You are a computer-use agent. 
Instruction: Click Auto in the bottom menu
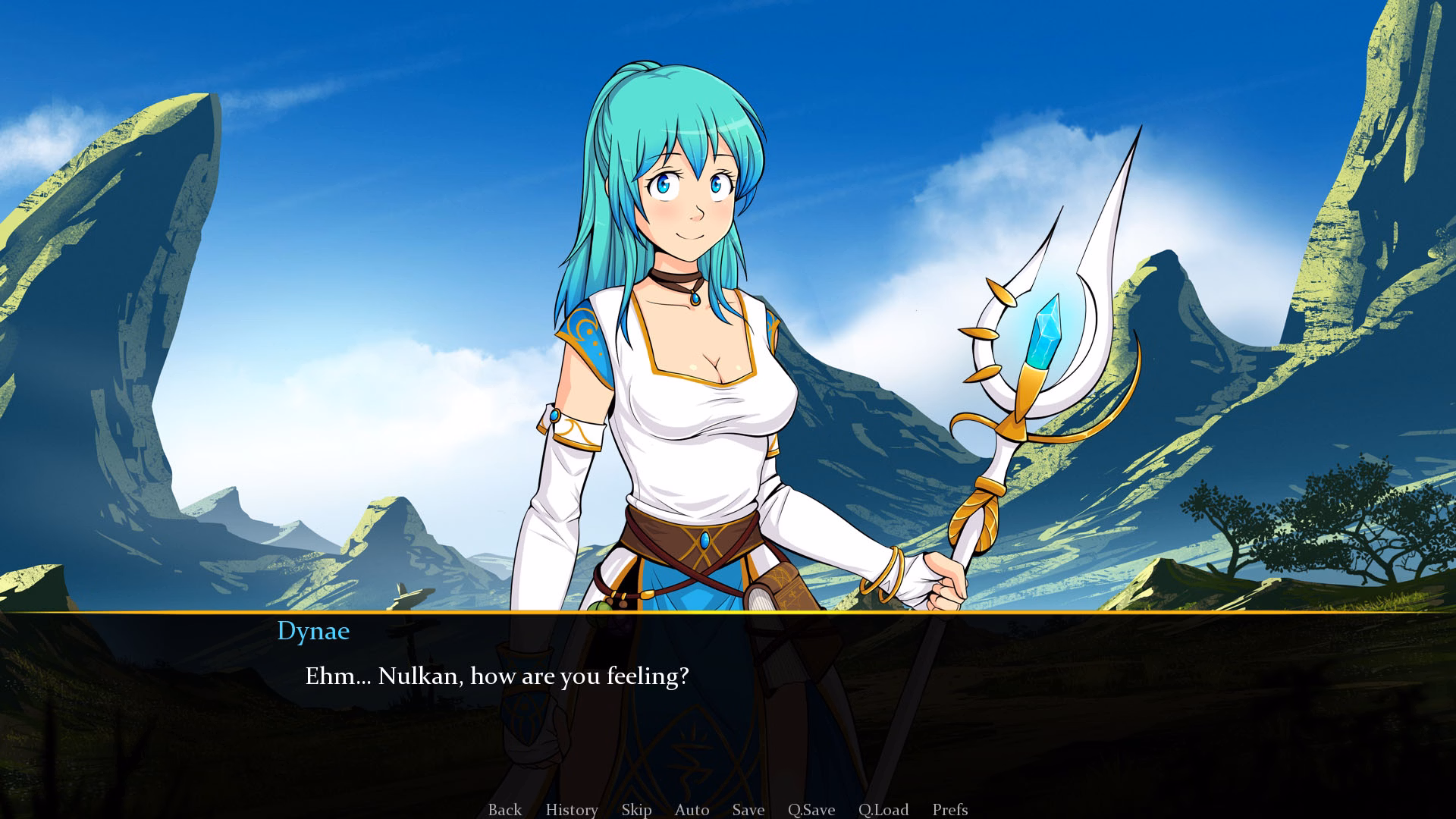pos(691,810)
